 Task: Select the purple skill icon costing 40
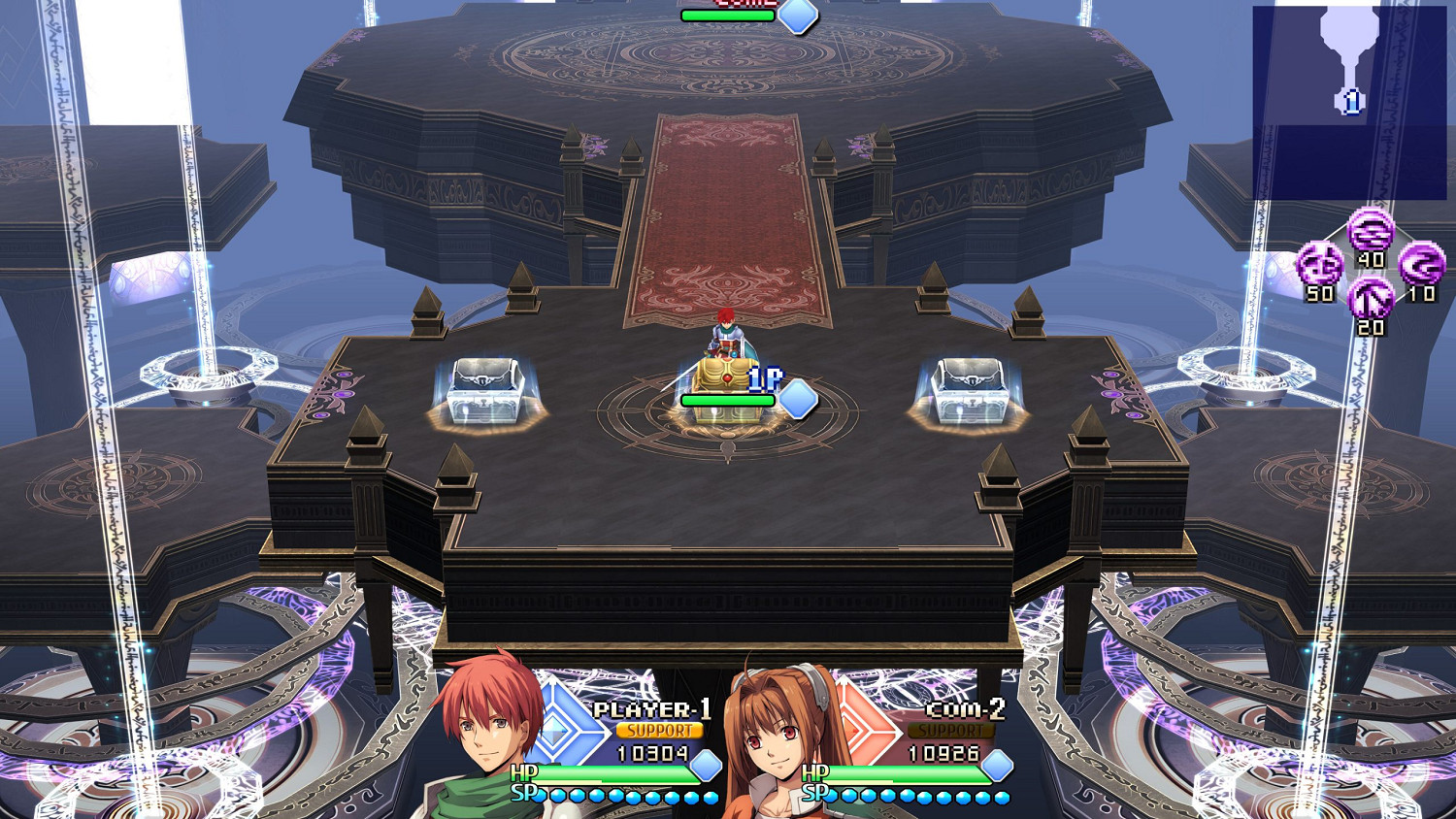pos(1372,231)
